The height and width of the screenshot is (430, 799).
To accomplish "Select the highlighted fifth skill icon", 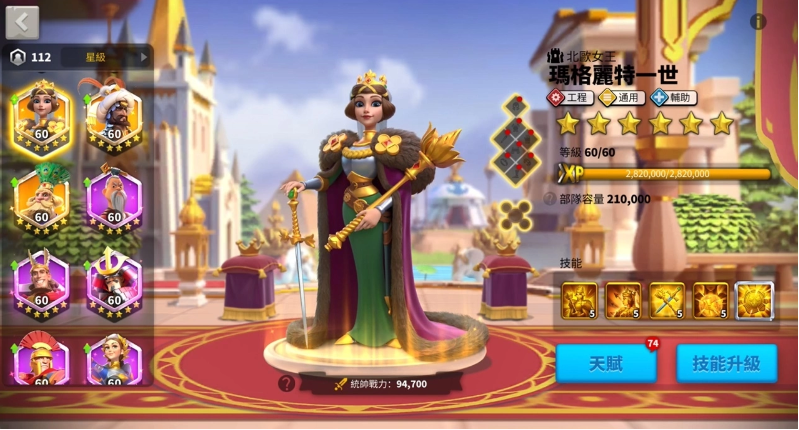I will pos(755,300).
